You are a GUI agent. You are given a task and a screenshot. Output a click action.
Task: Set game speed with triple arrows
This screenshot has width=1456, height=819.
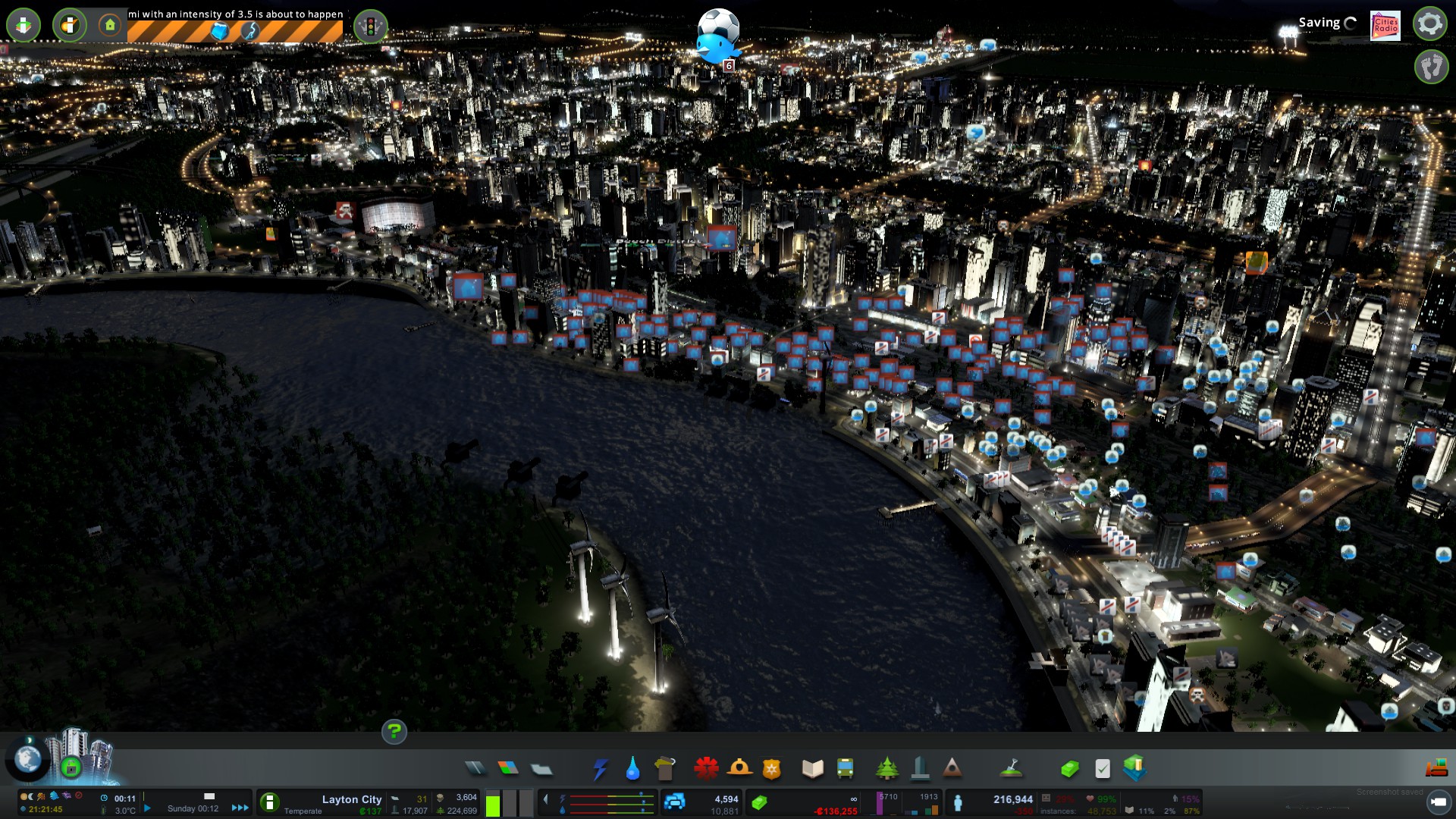pos(240,808)
